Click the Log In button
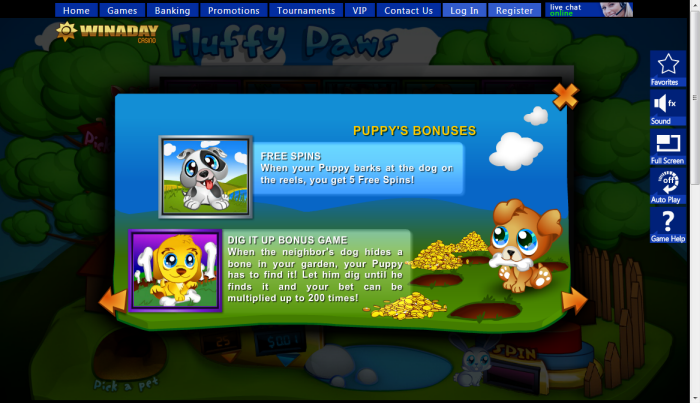 click(x=464, y=11)
